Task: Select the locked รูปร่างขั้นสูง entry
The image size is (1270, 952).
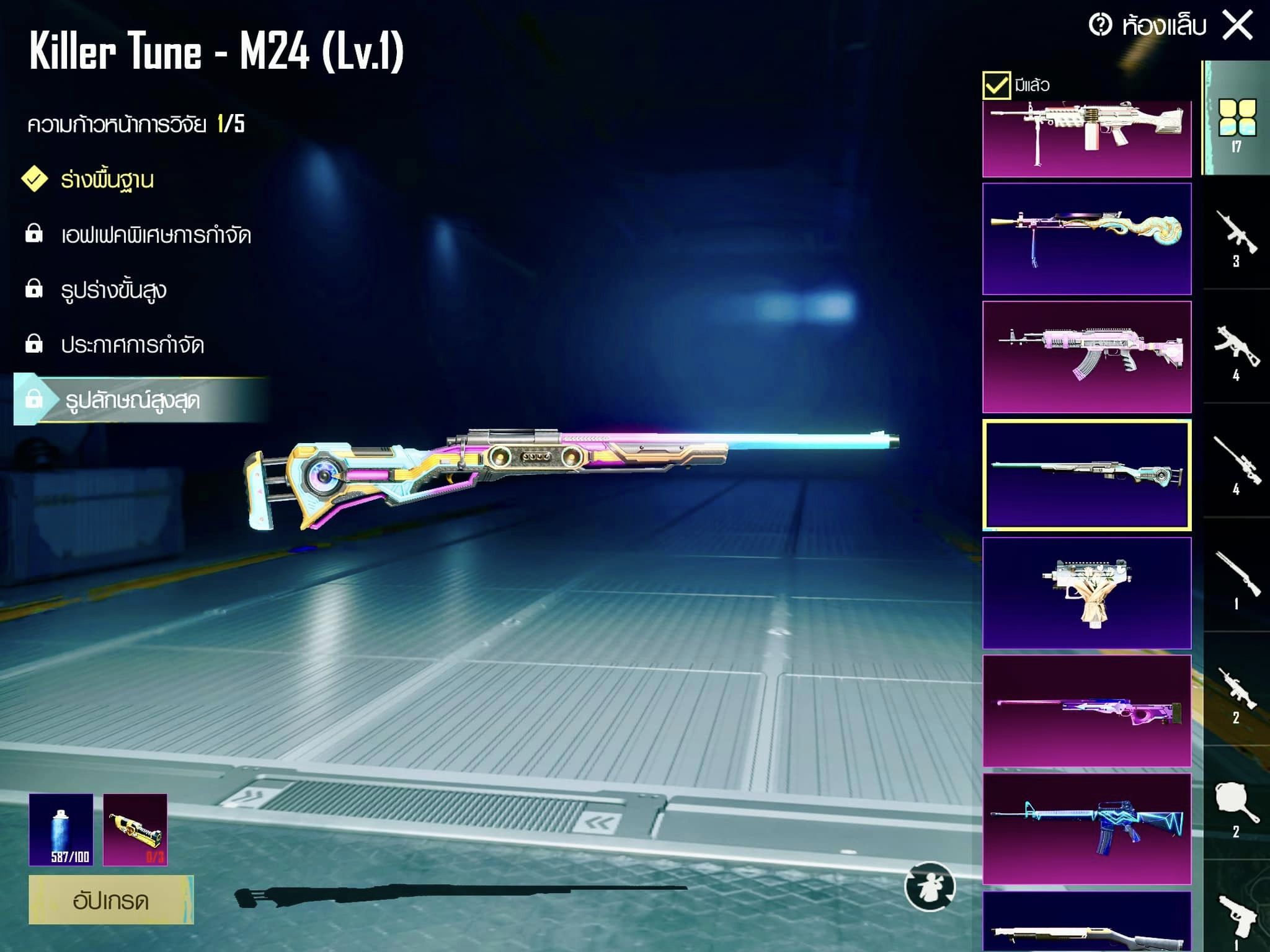Action: [113, 290]
